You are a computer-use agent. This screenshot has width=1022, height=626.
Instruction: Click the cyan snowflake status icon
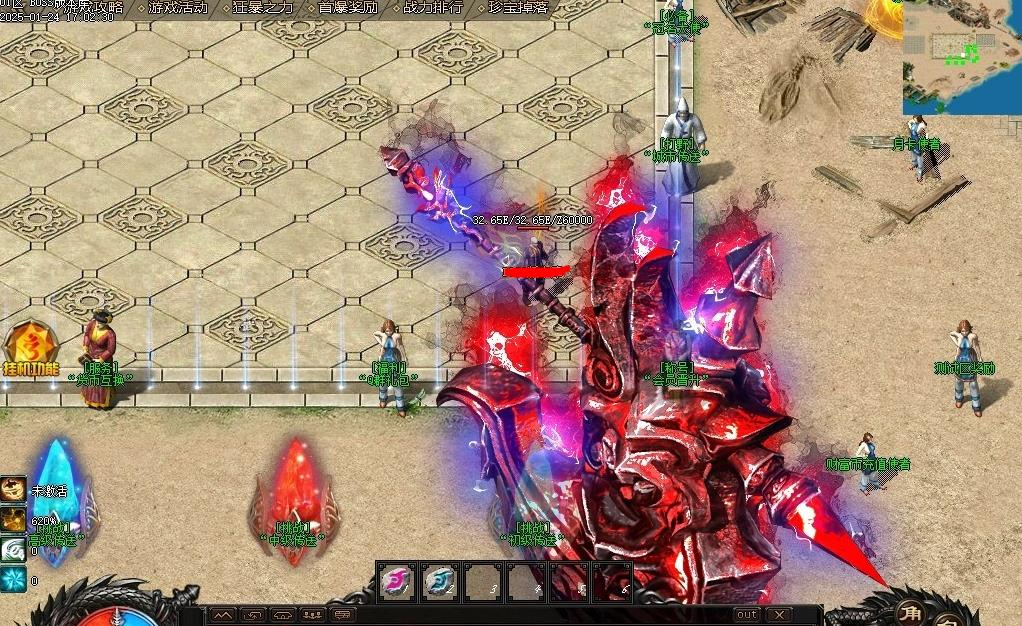[x=13, y=580]
